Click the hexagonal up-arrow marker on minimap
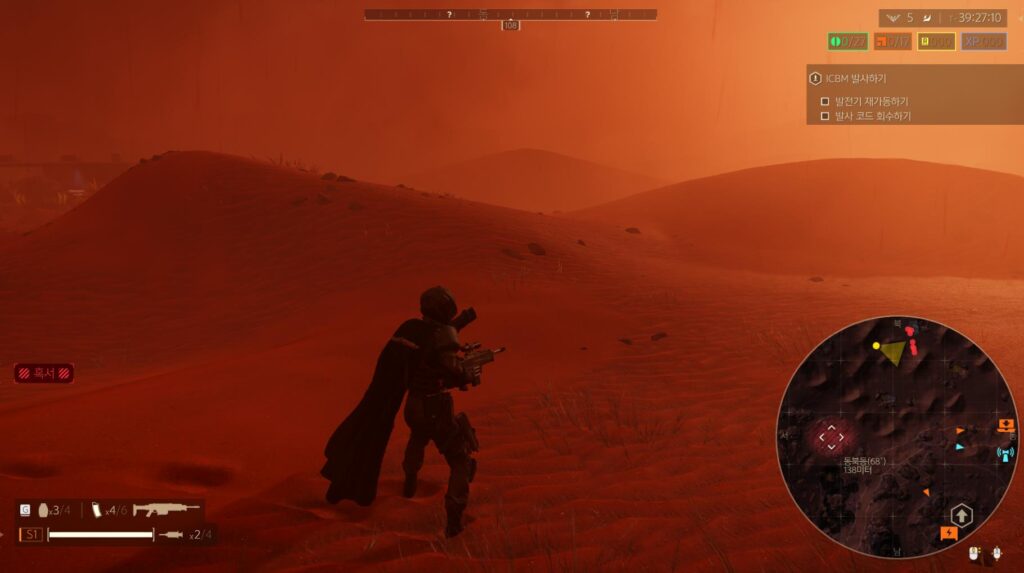 961,515
